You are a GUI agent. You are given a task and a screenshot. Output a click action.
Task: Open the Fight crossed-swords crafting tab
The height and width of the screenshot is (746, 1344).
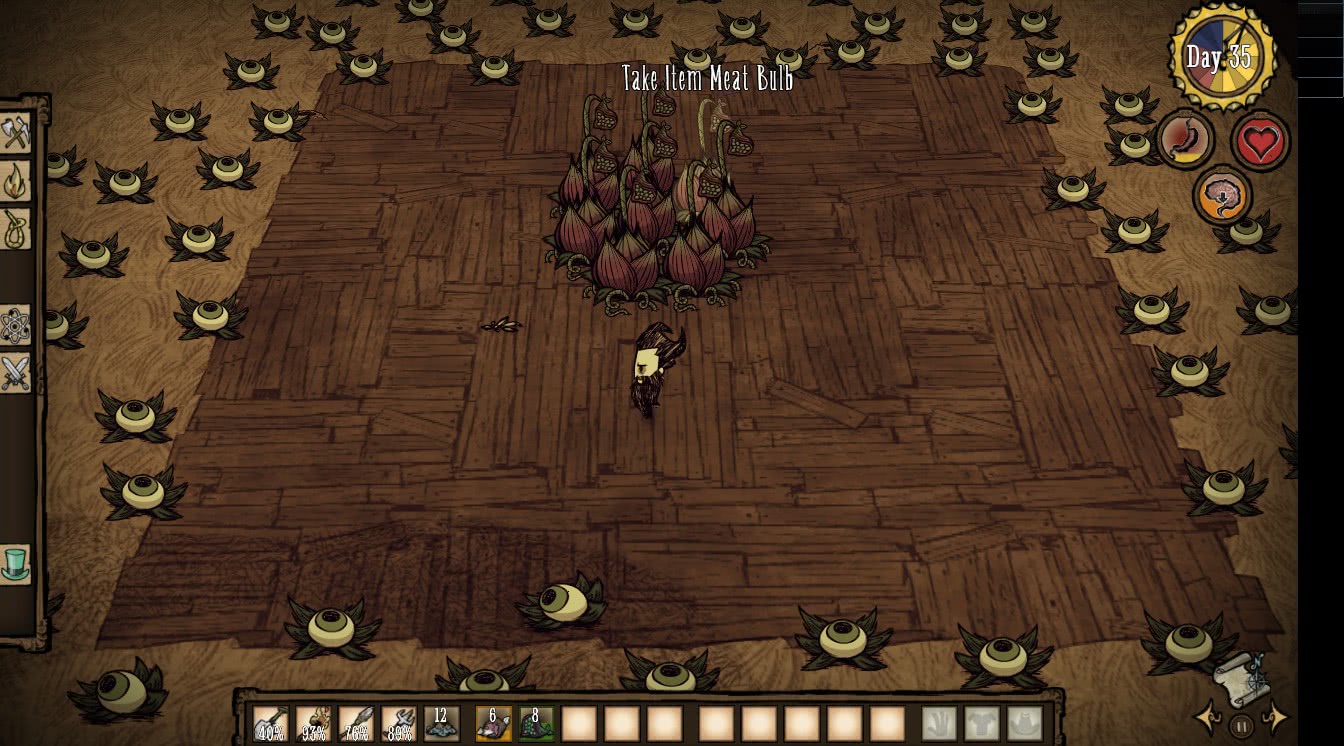pos(15,373)
